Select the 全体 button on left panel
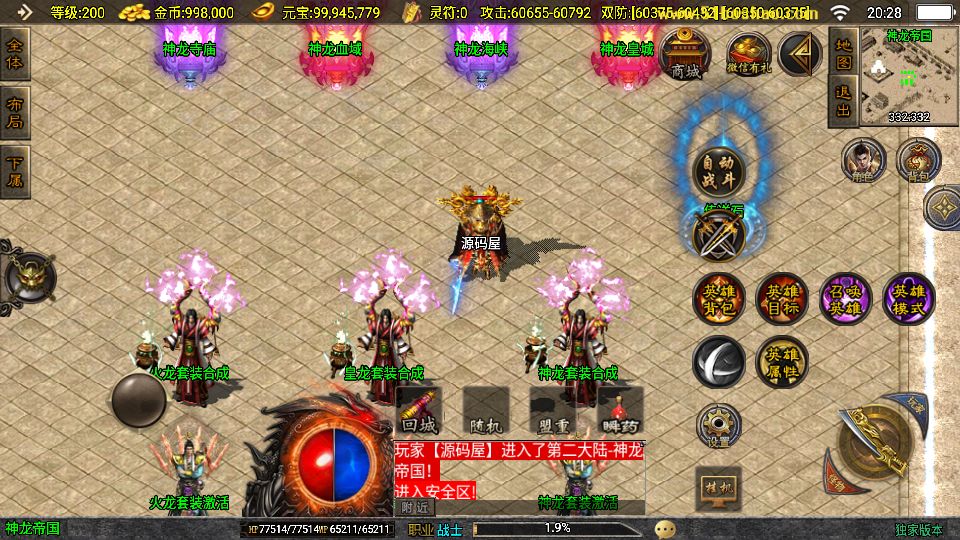 pyautogui.click(x=17, y=55)
